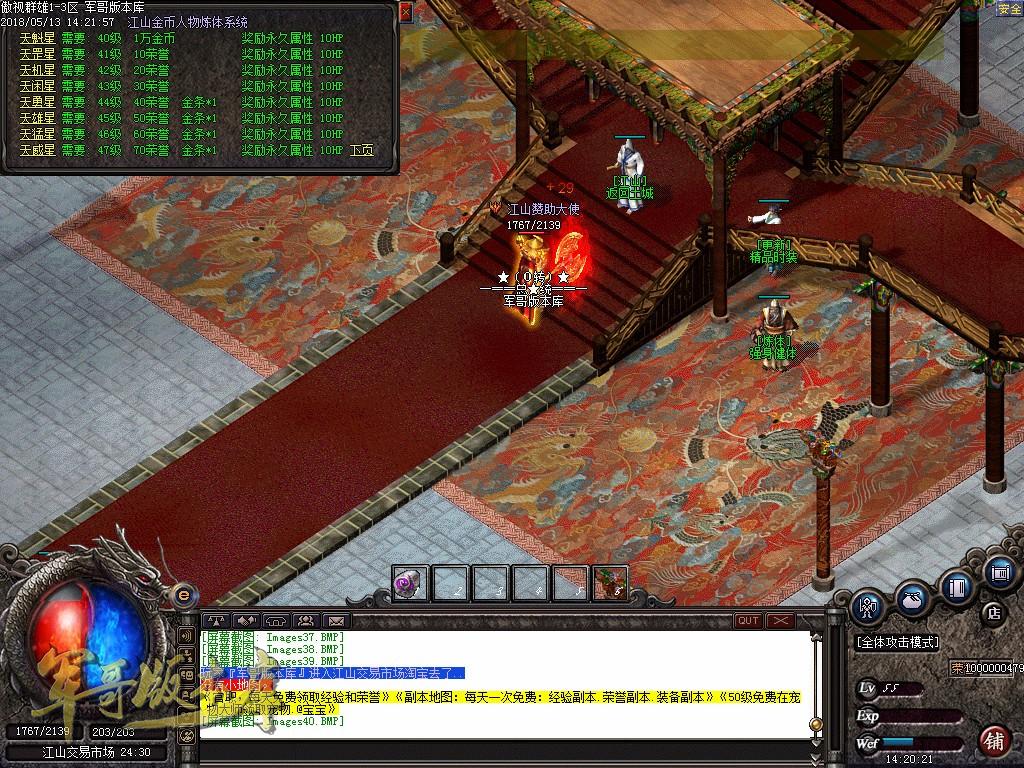Choose the 天罡星 training entry
This screenshot has width=1024, height=768.
(39, 54)
